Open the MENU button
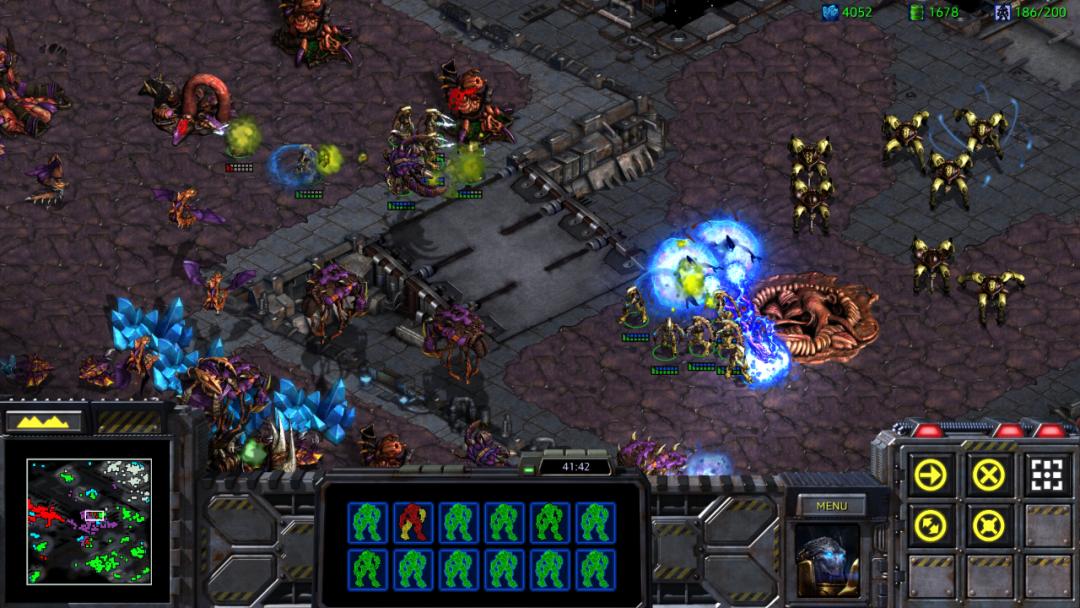Screen dimensions: 1080x608 coord(831,506)
